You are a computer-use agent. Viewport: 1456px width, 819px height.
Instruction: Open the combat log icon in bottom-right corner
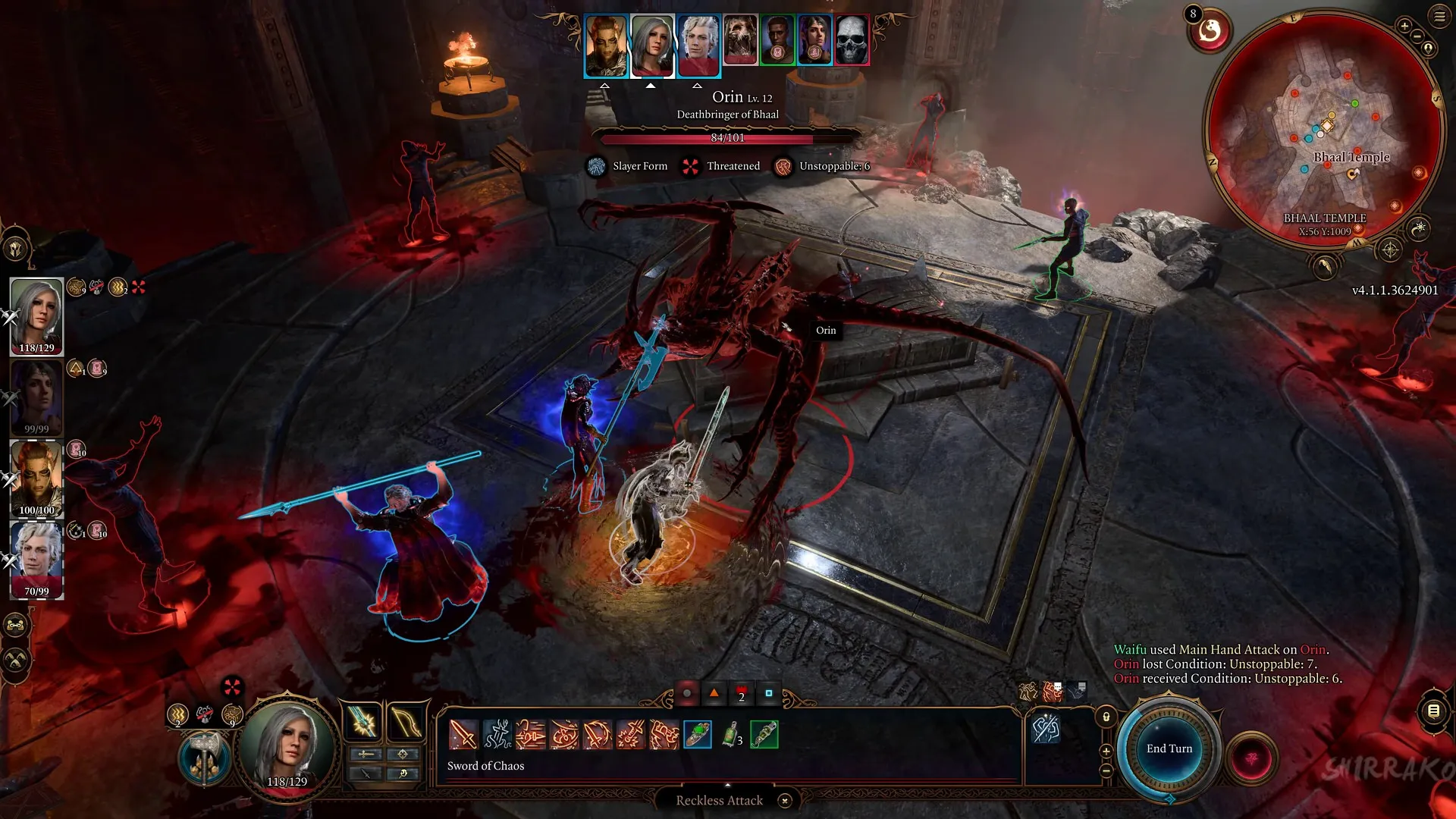[x=1432, y=711]
